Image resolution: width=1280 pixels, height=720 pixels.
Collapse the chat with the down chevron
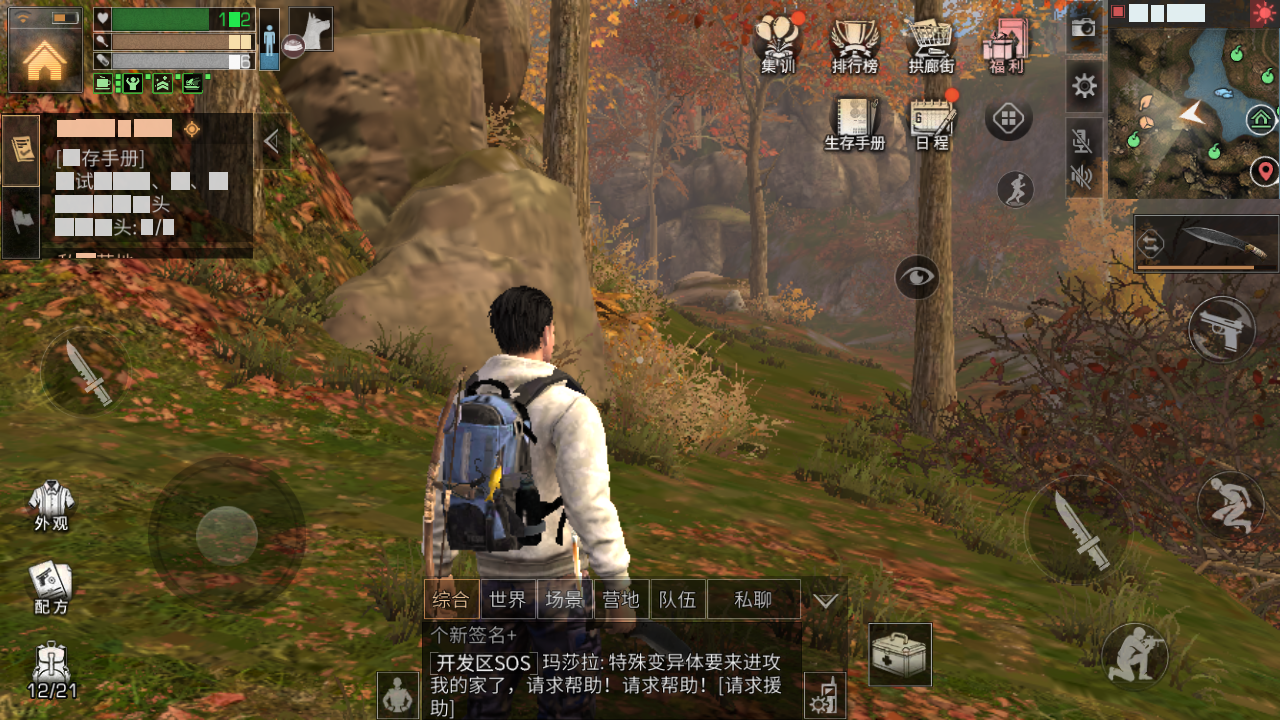click(x=824, y=600)
